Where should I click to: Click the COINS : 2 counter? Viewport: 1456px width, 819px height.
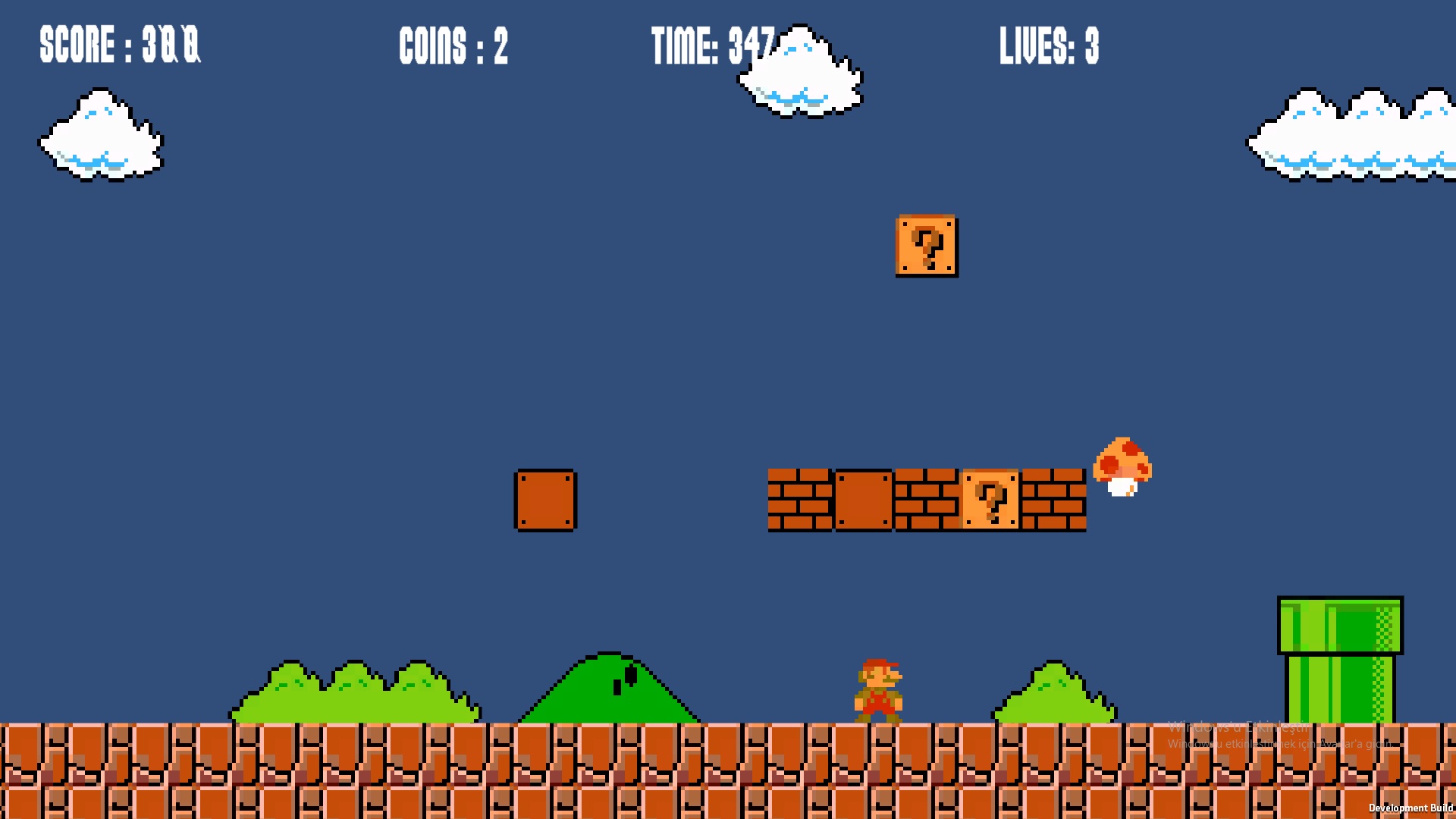tap(453, 47)
